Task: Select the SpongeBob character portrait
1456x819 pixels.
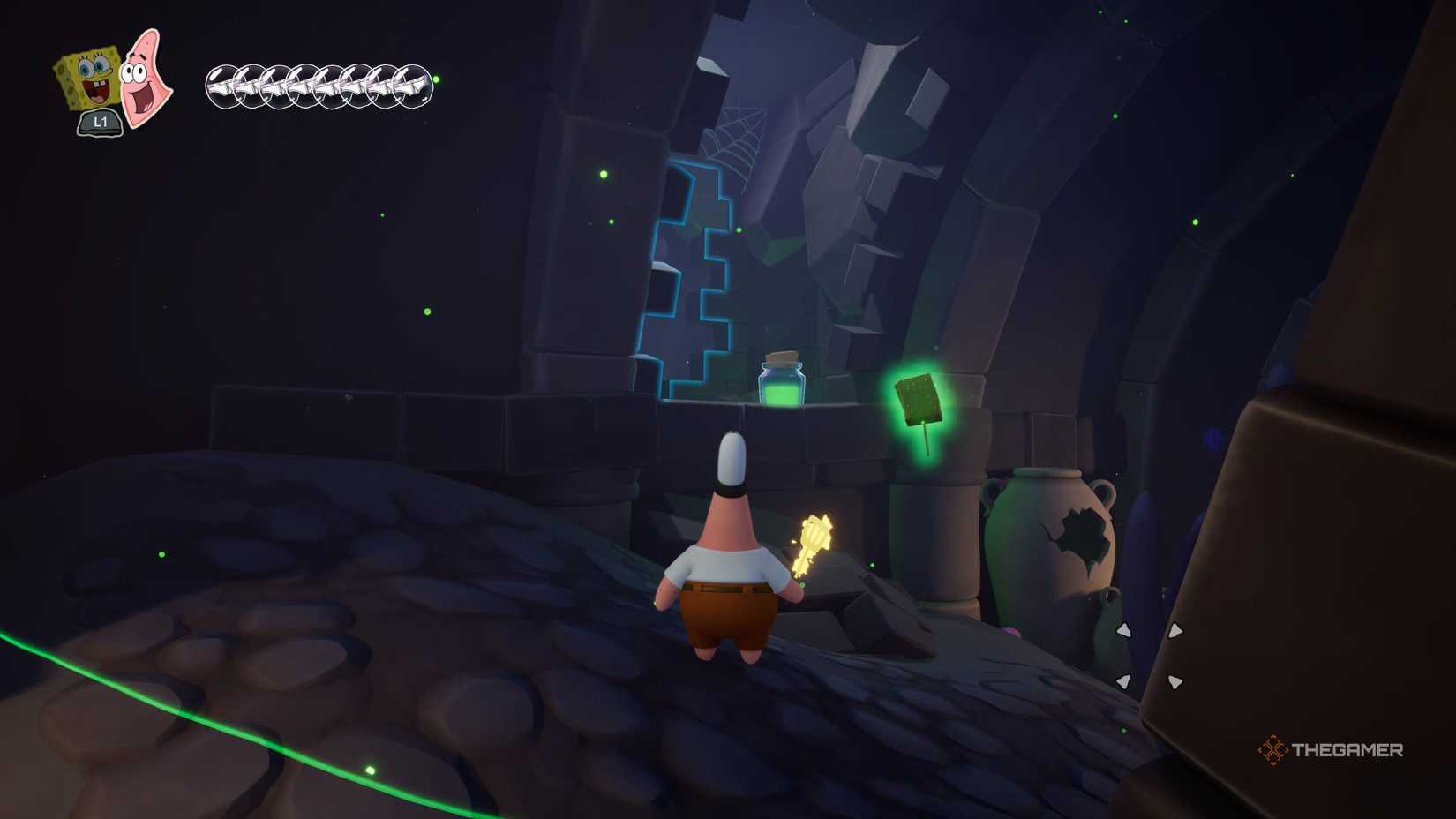Action: [x=88, y=81]
